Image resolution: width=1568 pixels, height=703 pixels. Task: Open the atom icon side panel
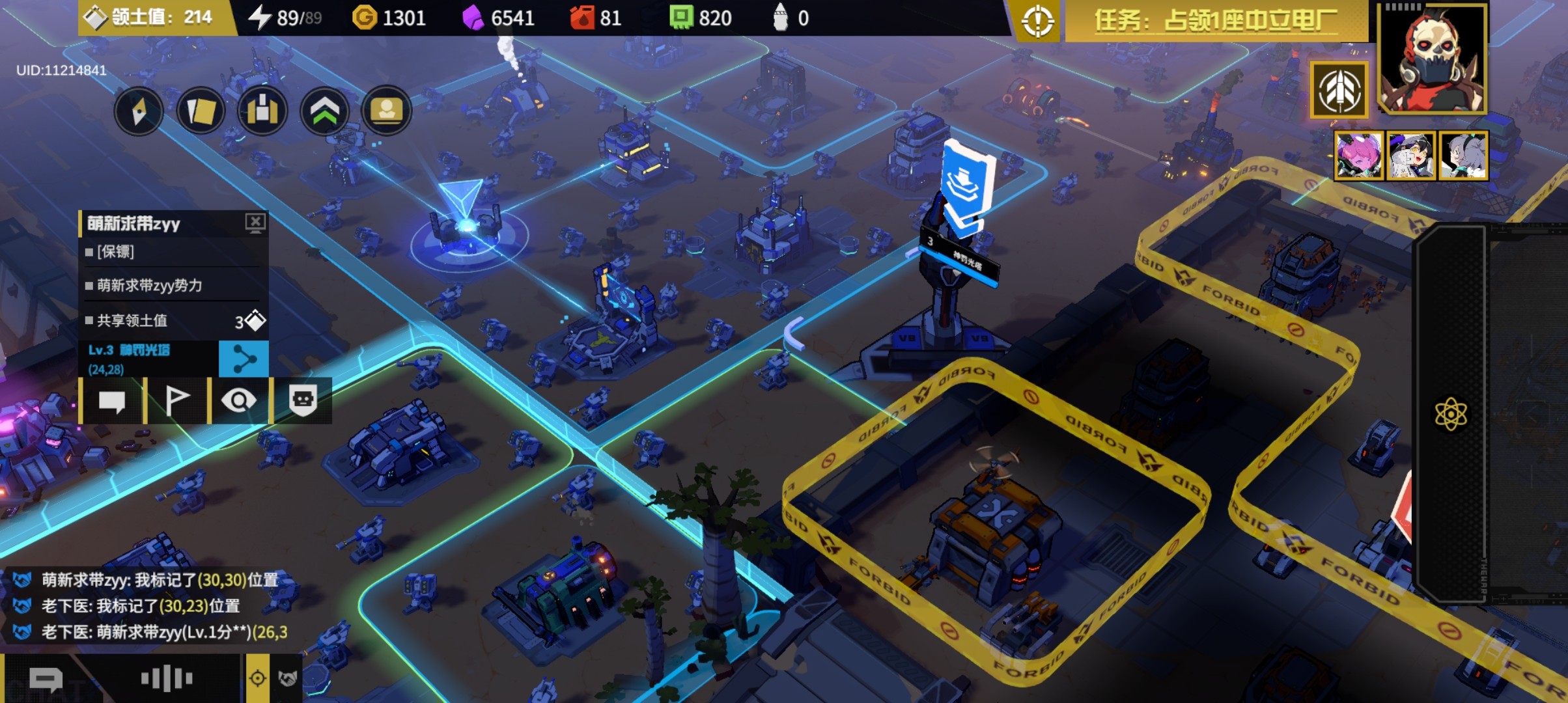pos(1451,414)
